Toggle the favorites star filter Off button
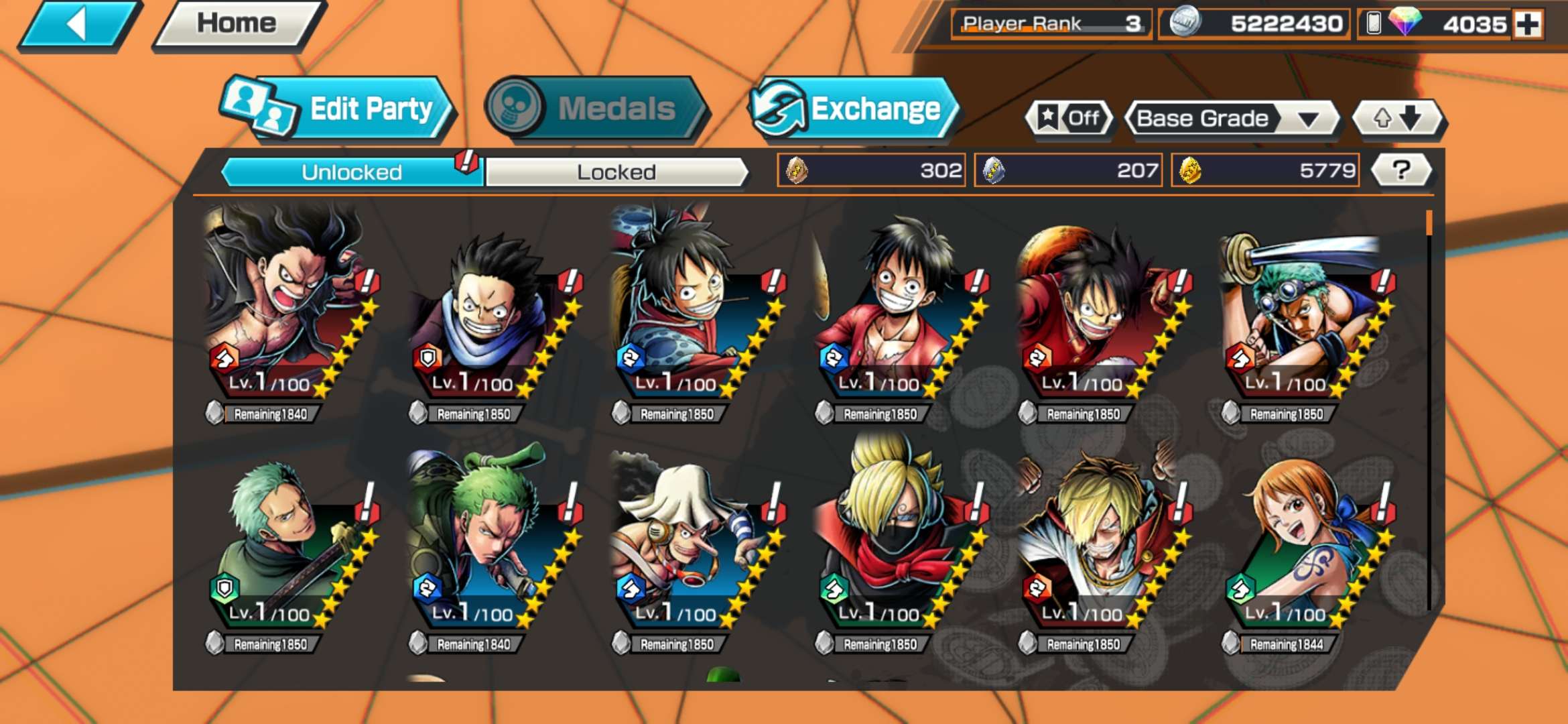1568x724 pixels. click(1069, 119)
